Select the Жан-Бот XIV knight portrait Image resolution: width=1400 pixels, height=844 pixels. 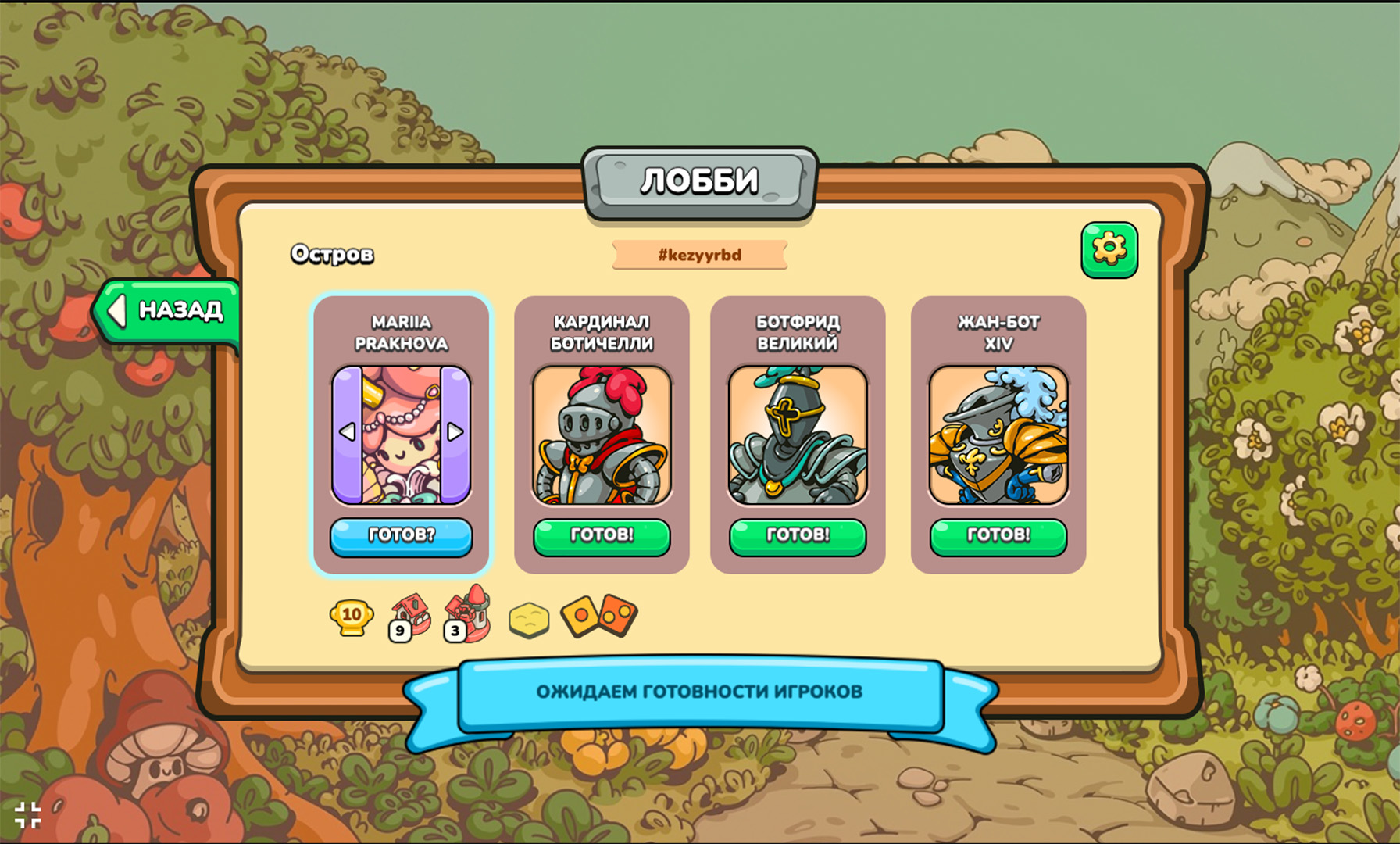[998, 435]
